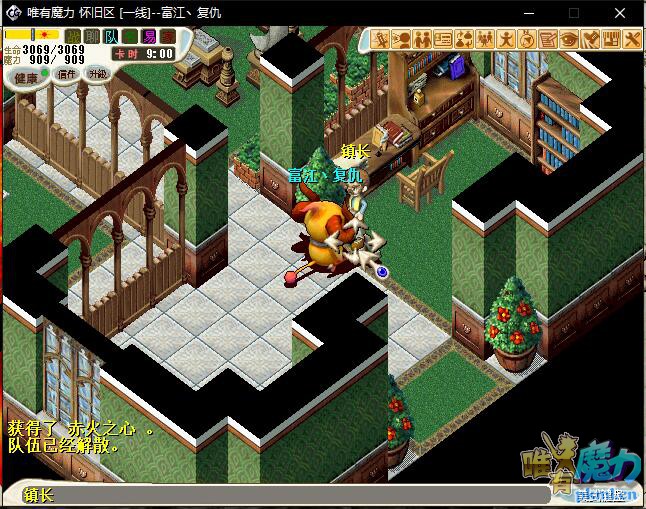Toggle the 易 trade mode indicator

coord(149,37)
